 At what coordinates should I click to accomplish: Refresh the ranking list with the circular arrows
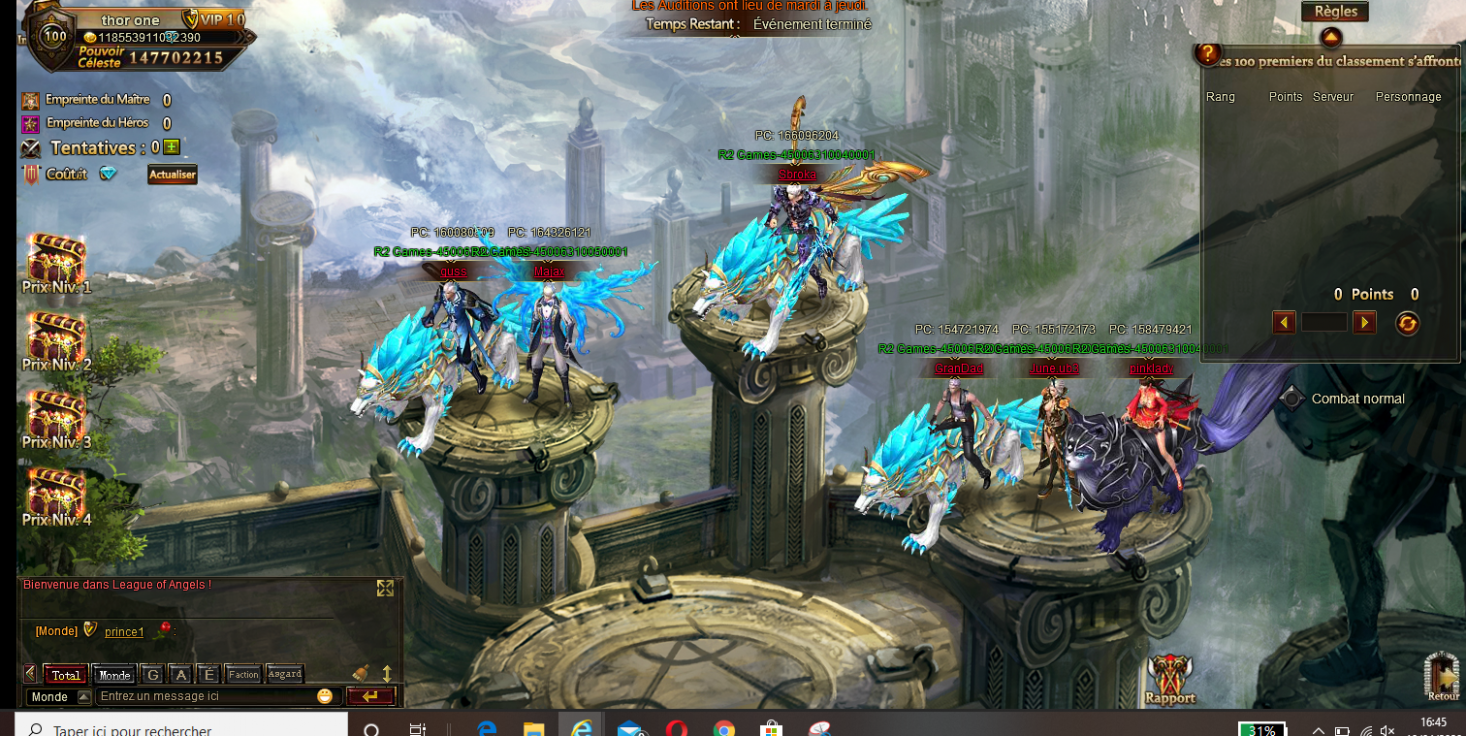pyautogui.click(x=1407, y=323)
